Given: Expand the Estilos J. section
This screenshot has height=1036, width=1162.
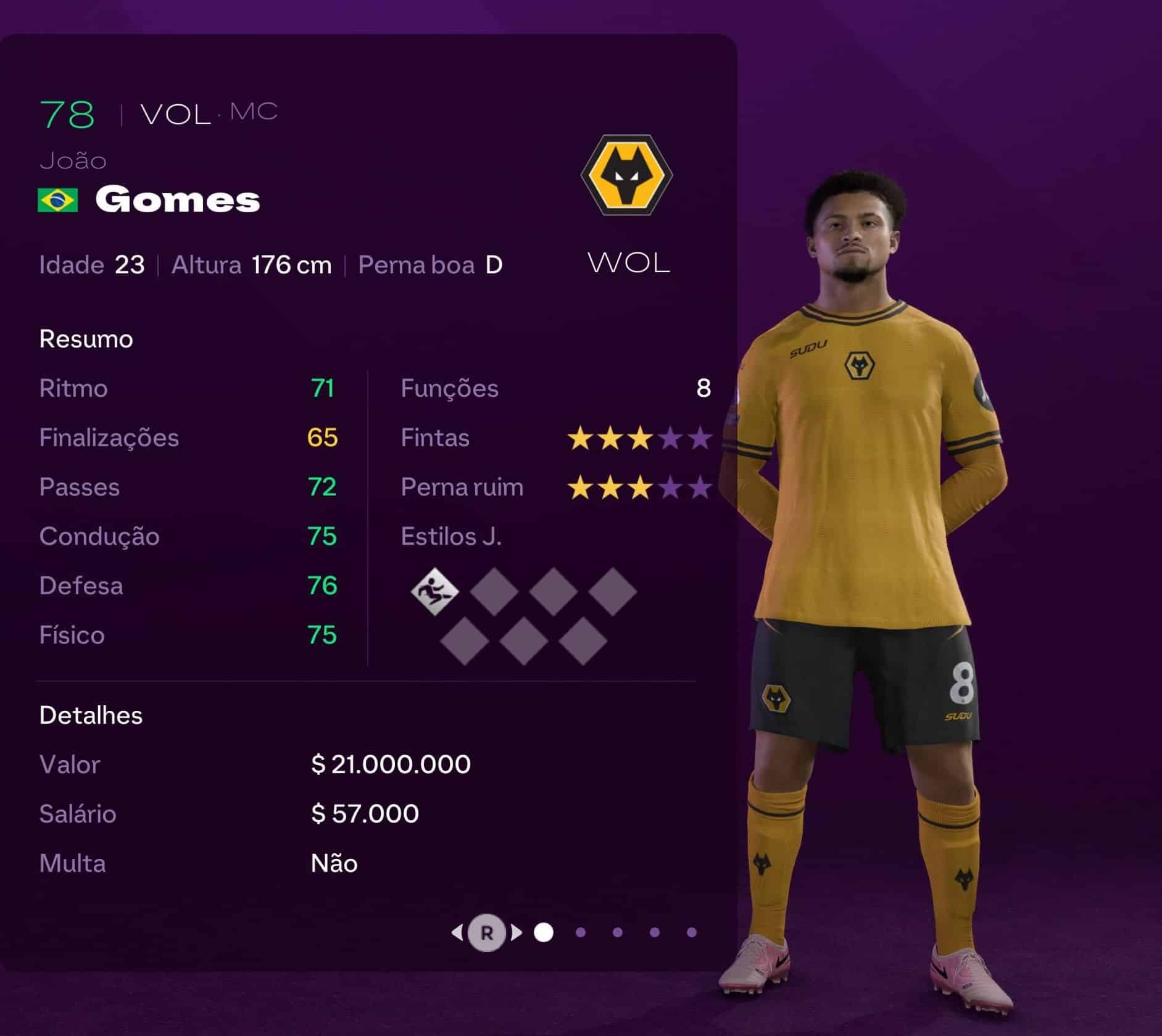Looking at the screenshot, I should (x=452, y=537).
